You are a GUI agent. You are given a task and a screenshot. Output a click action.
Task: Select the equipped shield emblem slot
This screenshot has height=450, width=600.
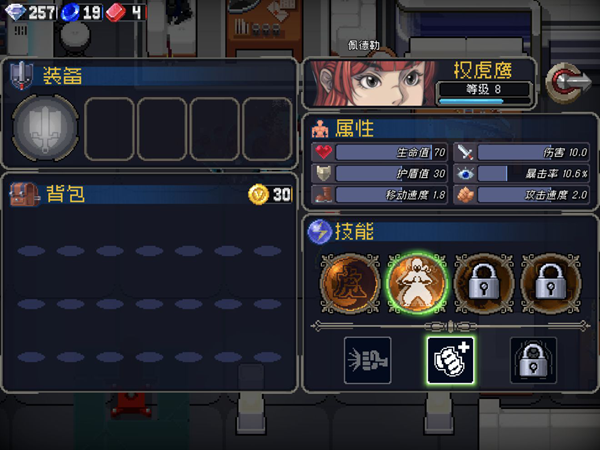(44, 128)
